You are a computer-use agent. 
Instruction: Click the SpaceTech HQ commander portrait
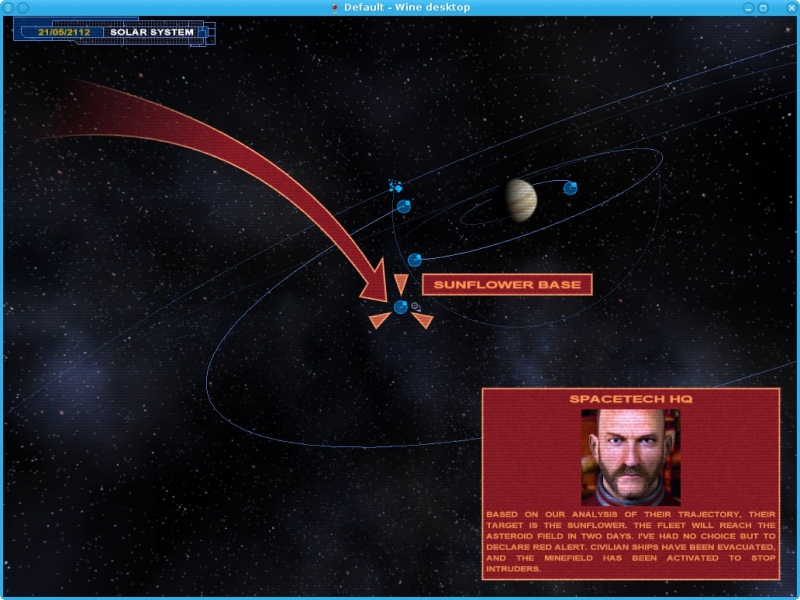[x=630, y=456]
